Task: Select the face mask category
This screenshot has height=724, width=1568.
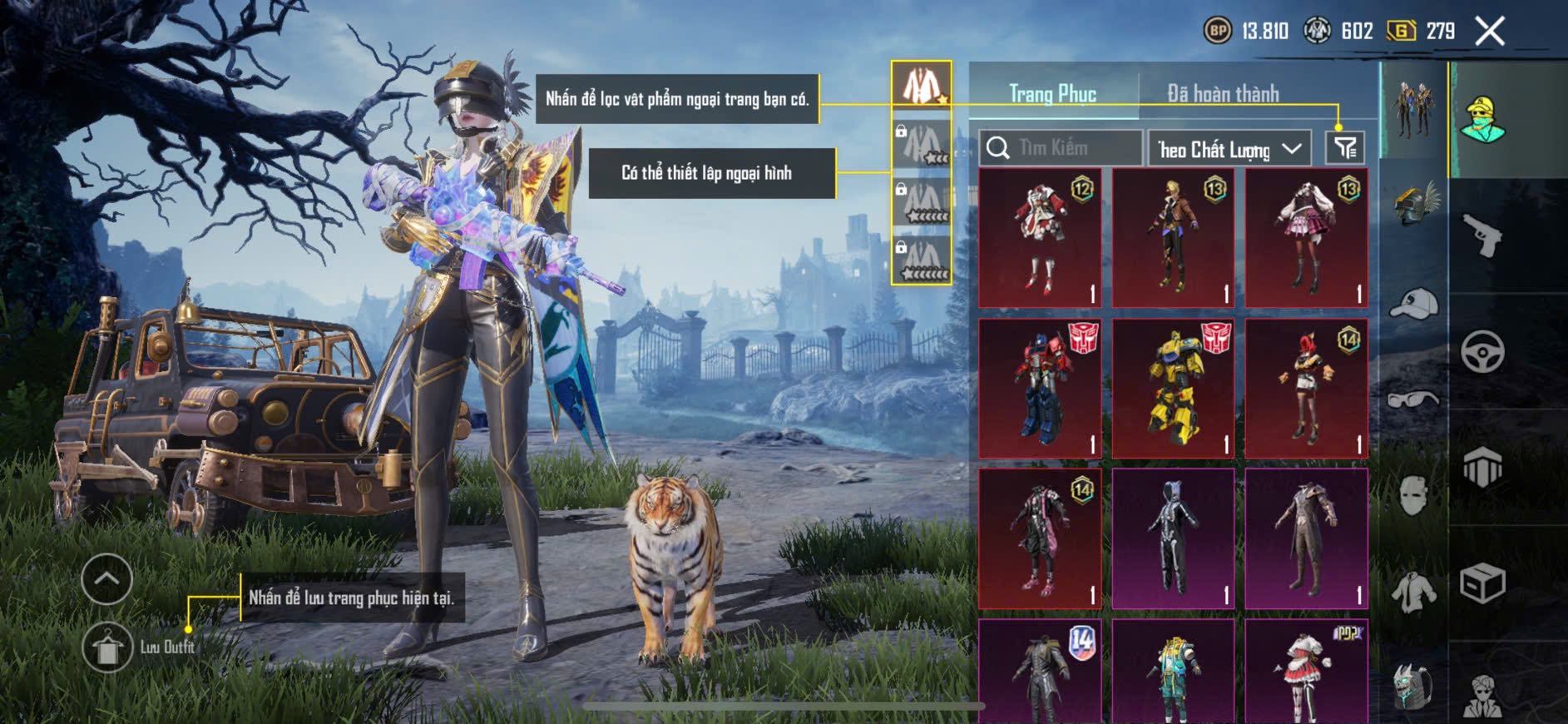Action: (1413, 496)
